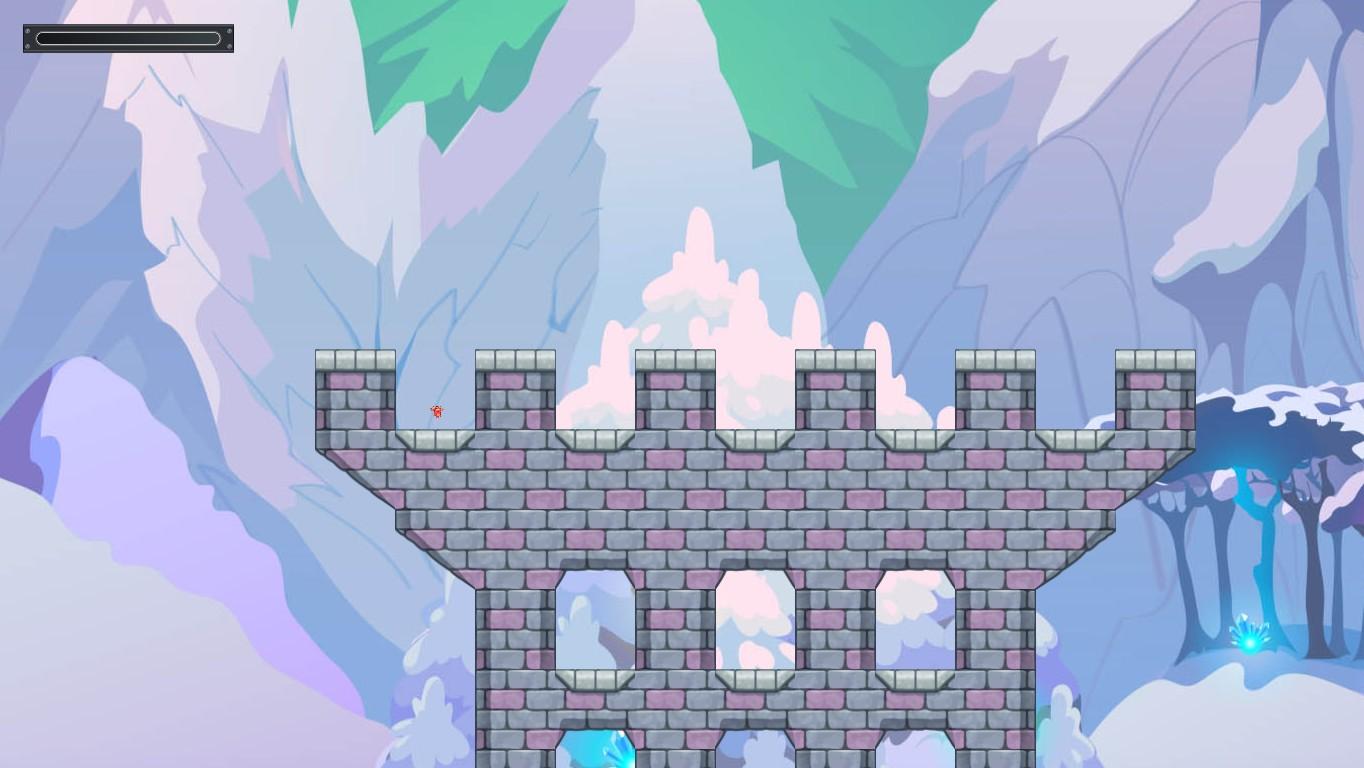Select the small red player character
Viewport: 1364px width, 768px height.
[435, 411]
